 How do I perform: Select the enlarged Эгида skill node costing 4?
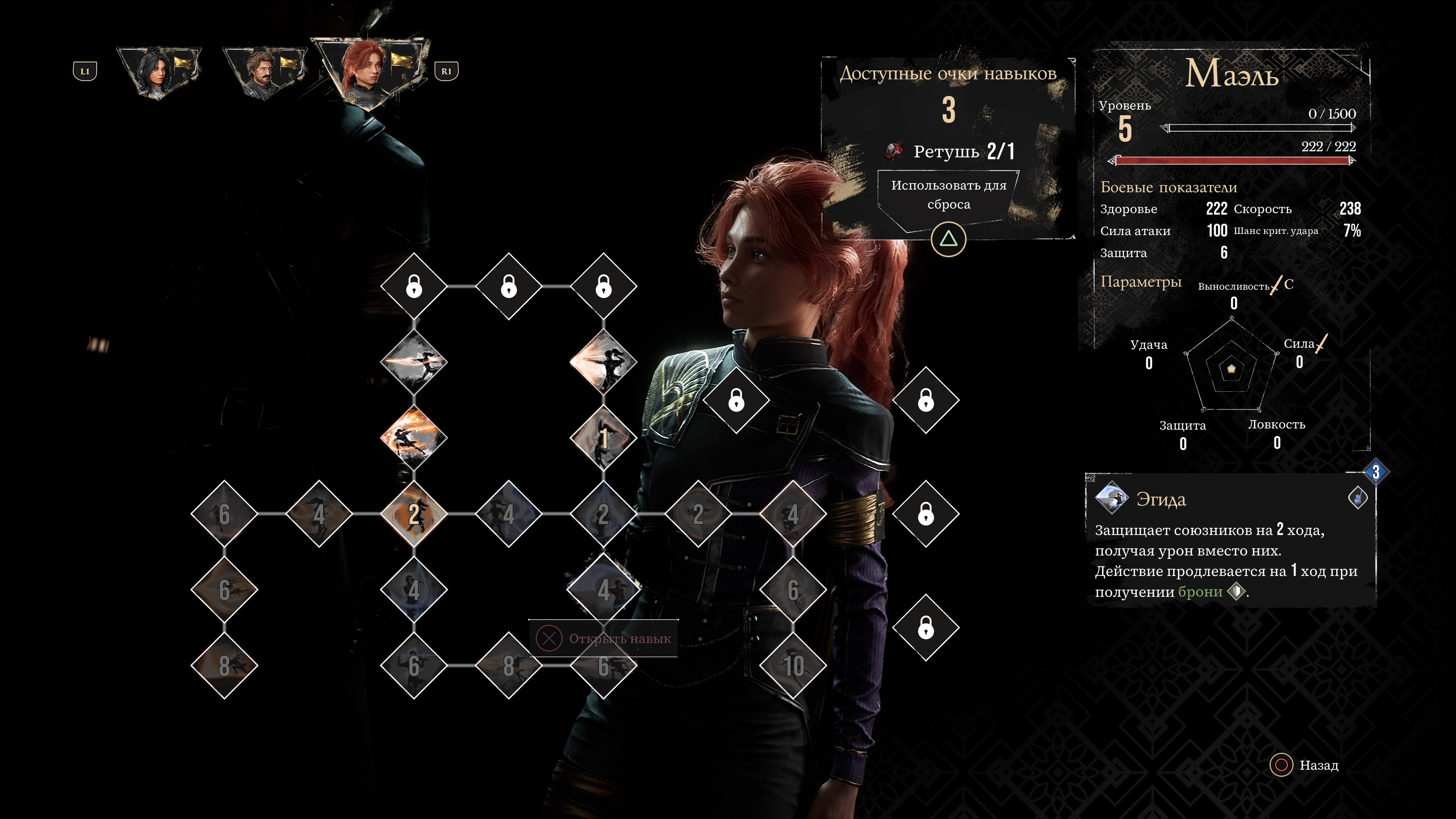603,590
